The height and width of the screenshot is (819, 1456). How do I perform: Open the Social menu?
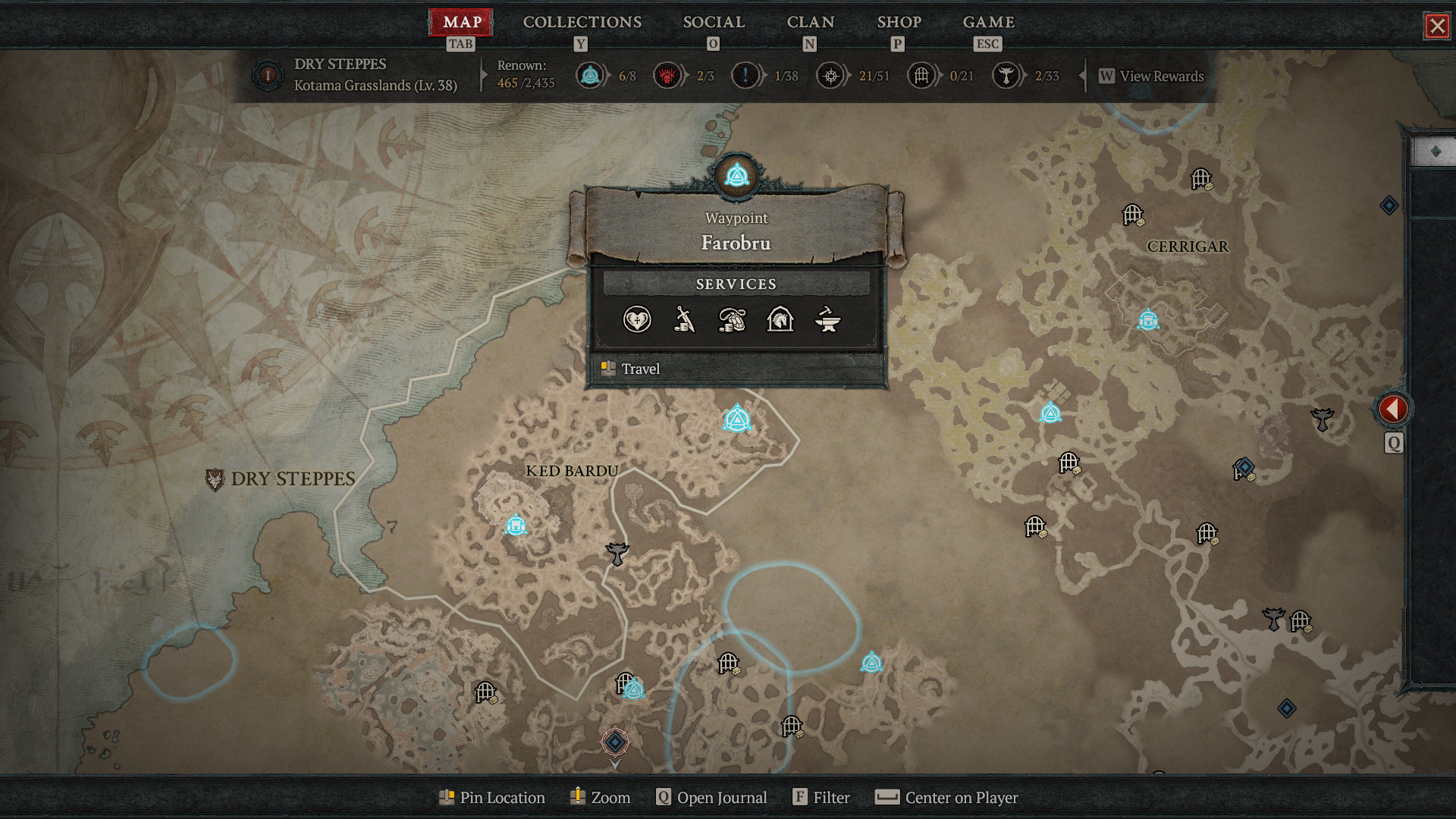714,22
